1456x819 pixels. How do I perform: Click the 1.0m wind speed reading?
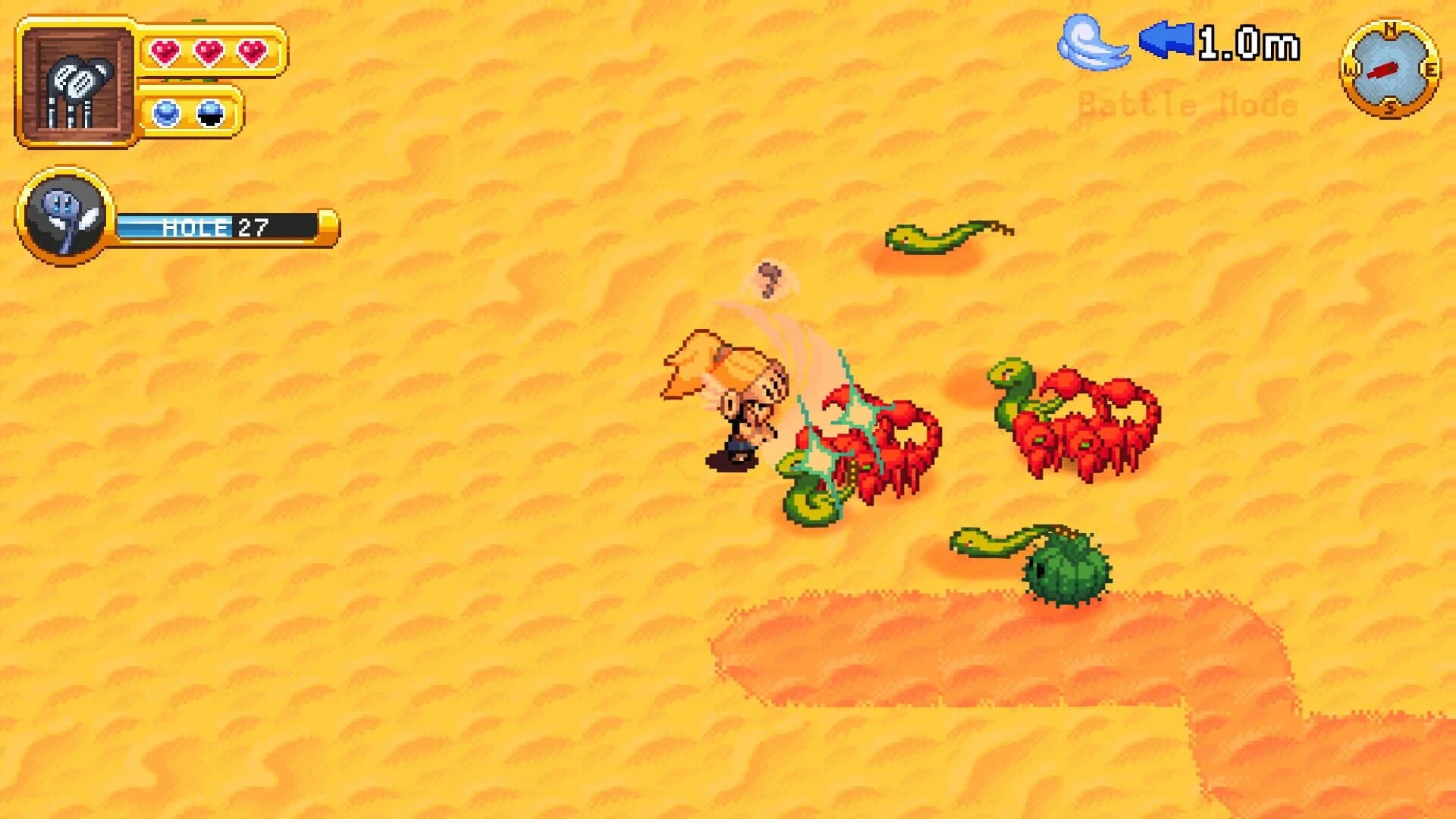(1251, 43)
